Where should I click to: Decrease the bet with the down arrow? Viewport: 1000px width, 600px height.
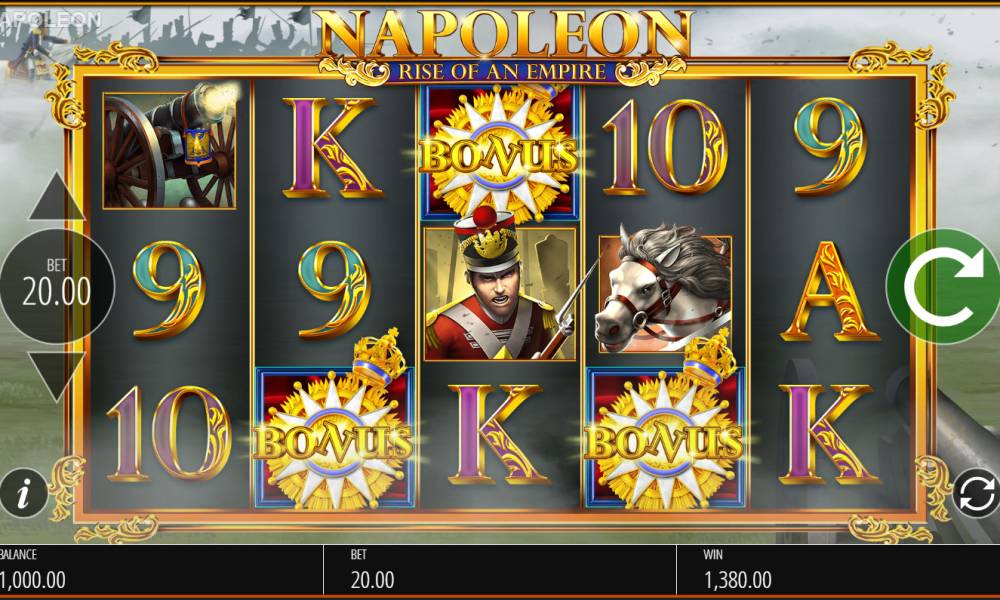pyautogui.click(x=56, y=375)
